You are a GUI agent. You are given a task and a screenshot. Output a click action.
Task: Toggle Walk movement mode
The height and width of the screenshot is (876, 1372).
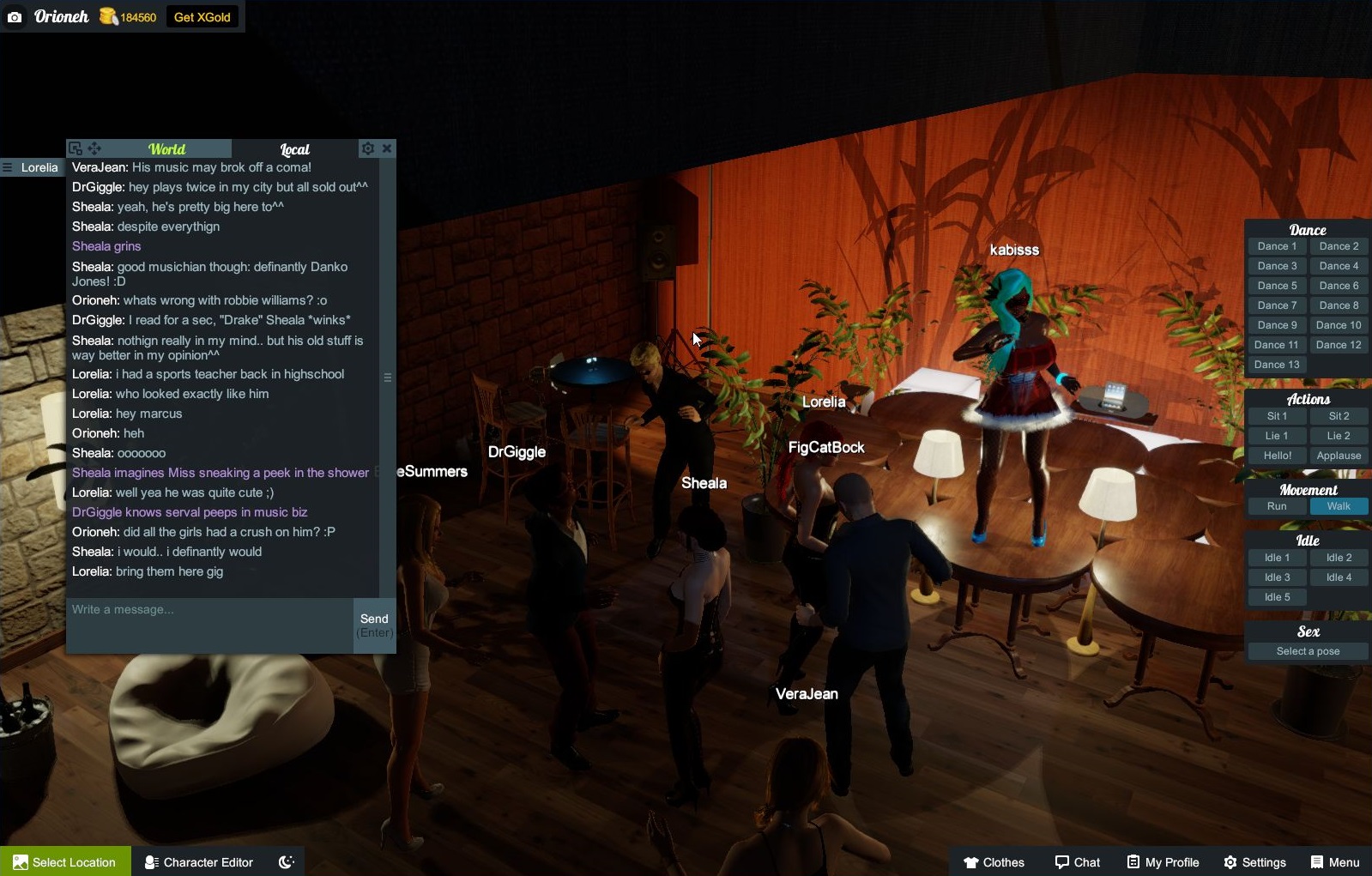coord(1339,506)
